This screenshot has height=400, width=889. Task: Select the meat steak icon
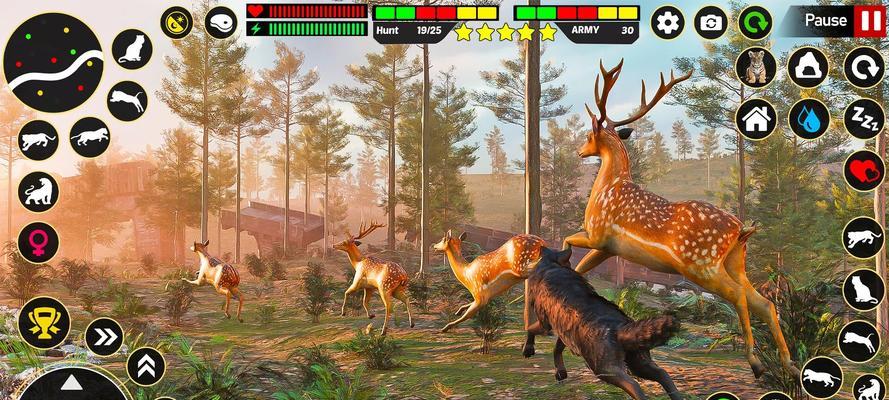[x=221, y=21]
